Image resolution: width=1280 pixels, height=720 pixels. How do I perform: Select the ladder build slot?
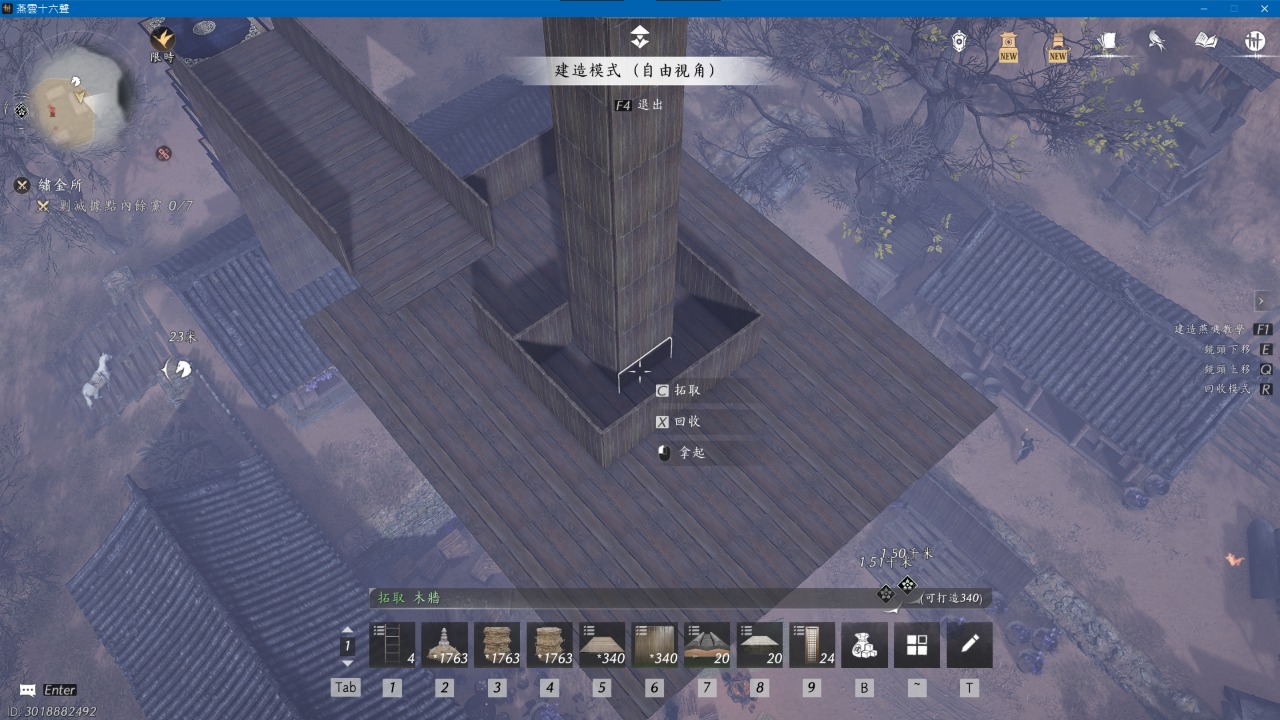pos(392,645)
